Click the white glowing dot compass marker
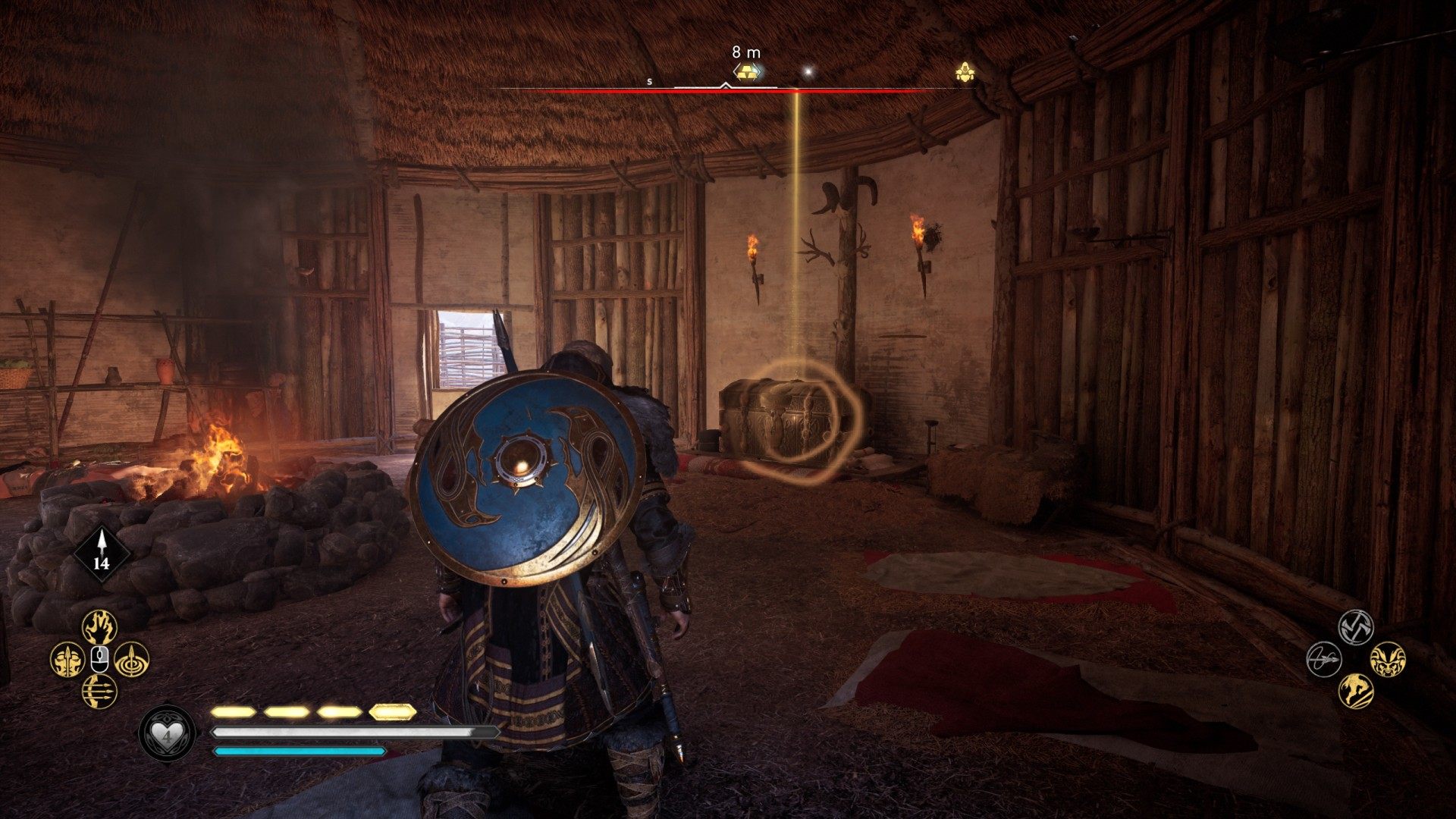 808,72
